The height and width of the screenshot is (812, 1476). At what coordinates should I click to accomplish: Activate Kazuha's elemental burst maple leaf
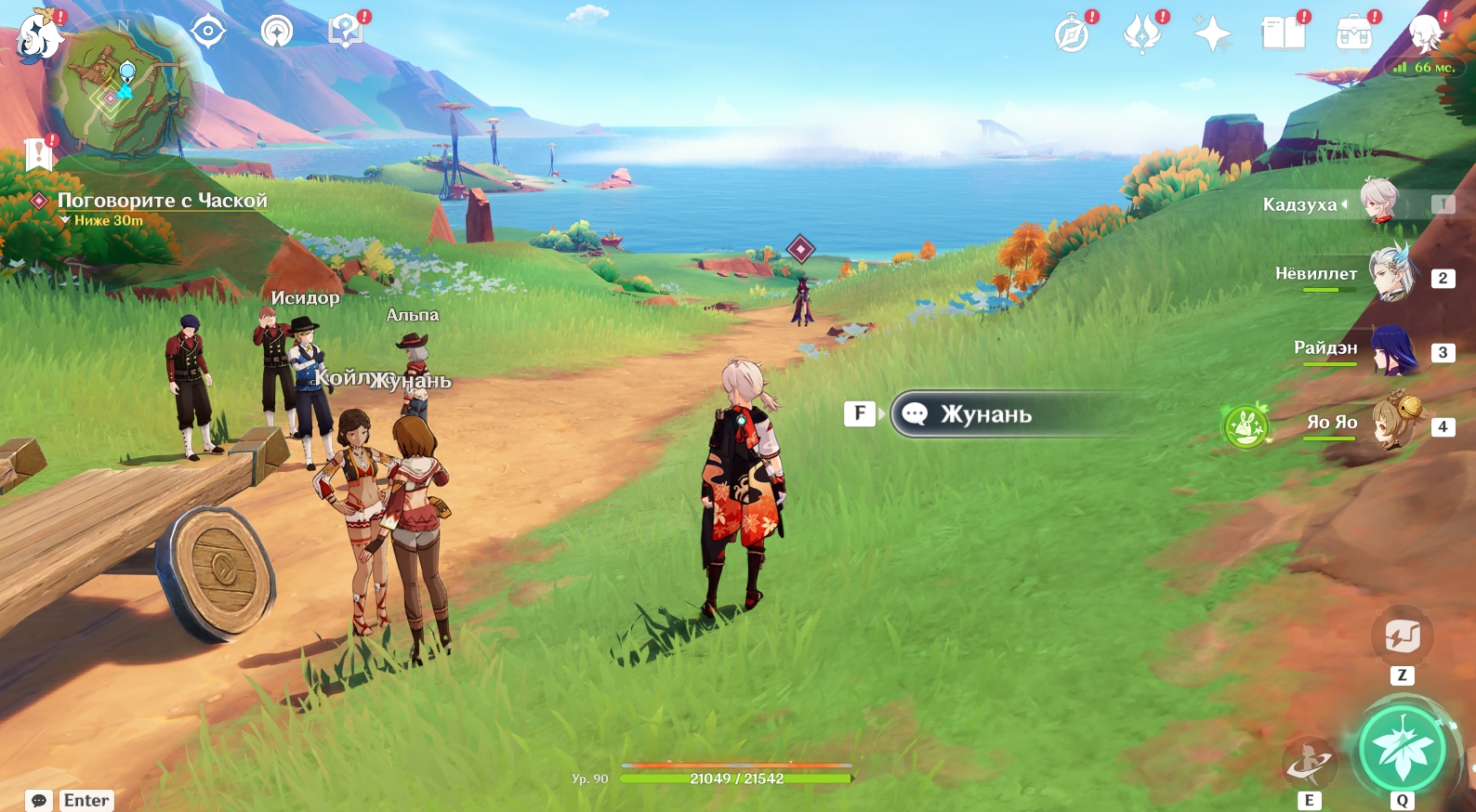1402,749
